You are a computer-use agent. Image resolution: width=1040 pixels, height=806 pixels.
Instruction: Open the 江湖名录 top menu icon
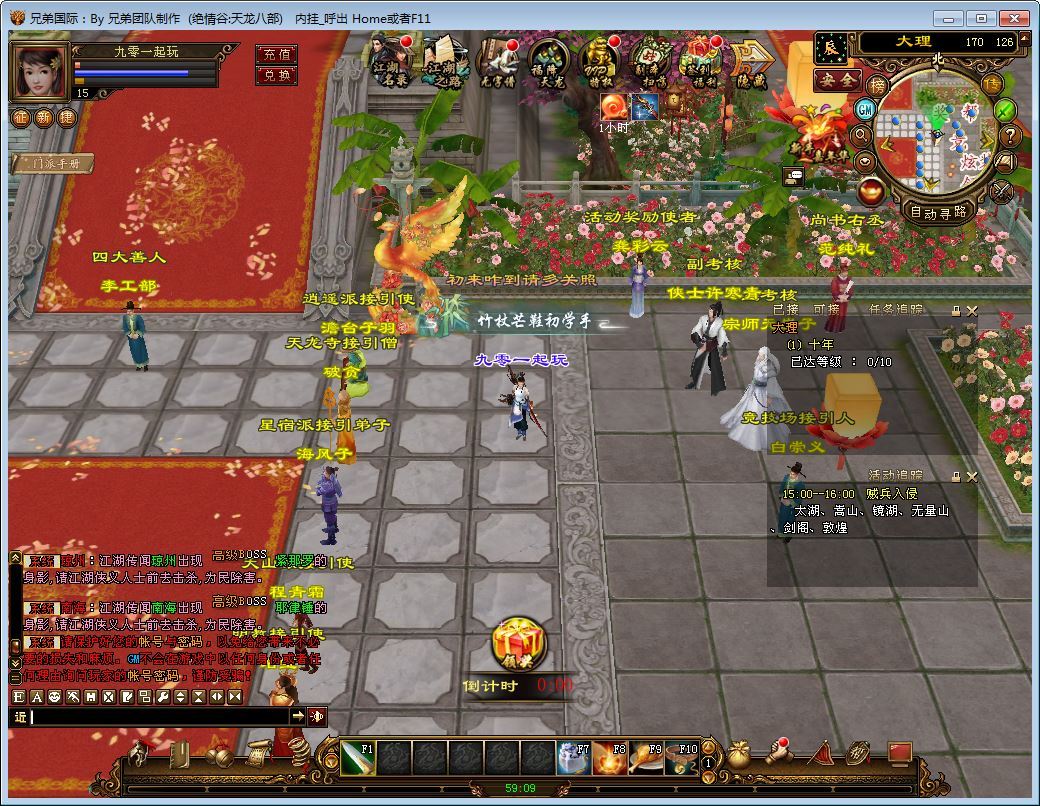point(391,62)
